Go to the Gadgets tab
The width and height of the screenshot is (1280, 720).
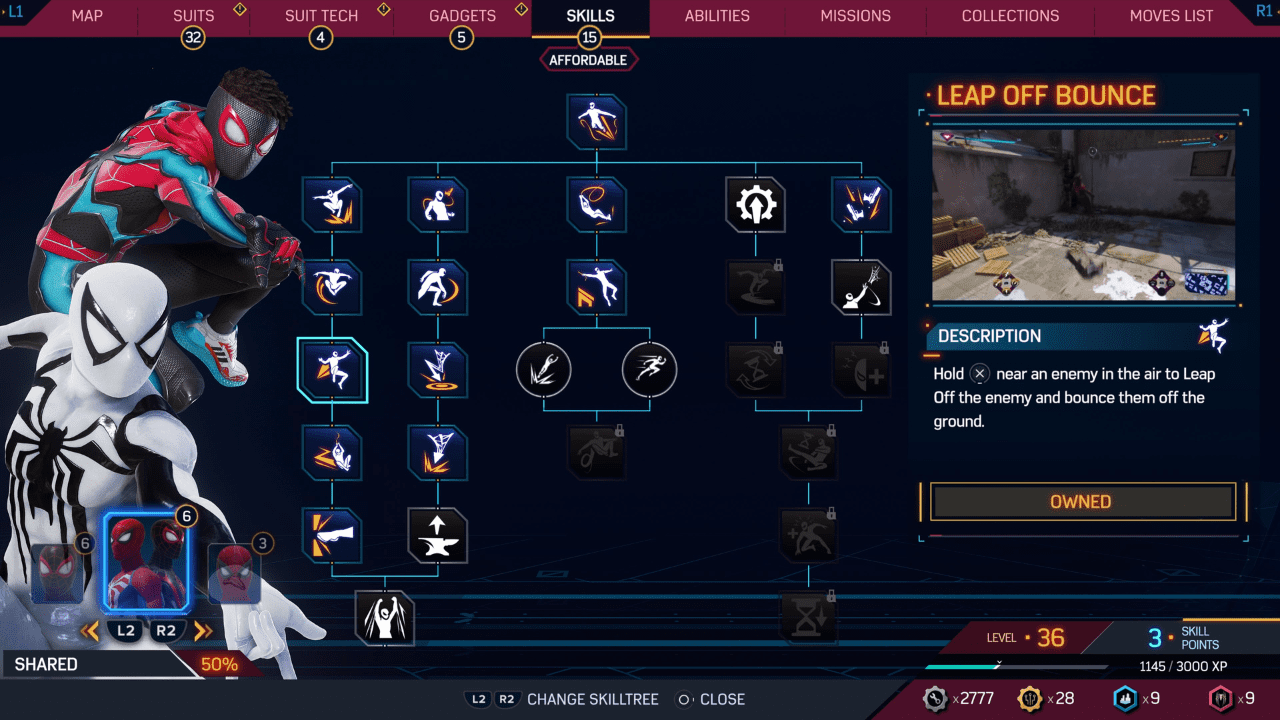(x=462, y=16)
